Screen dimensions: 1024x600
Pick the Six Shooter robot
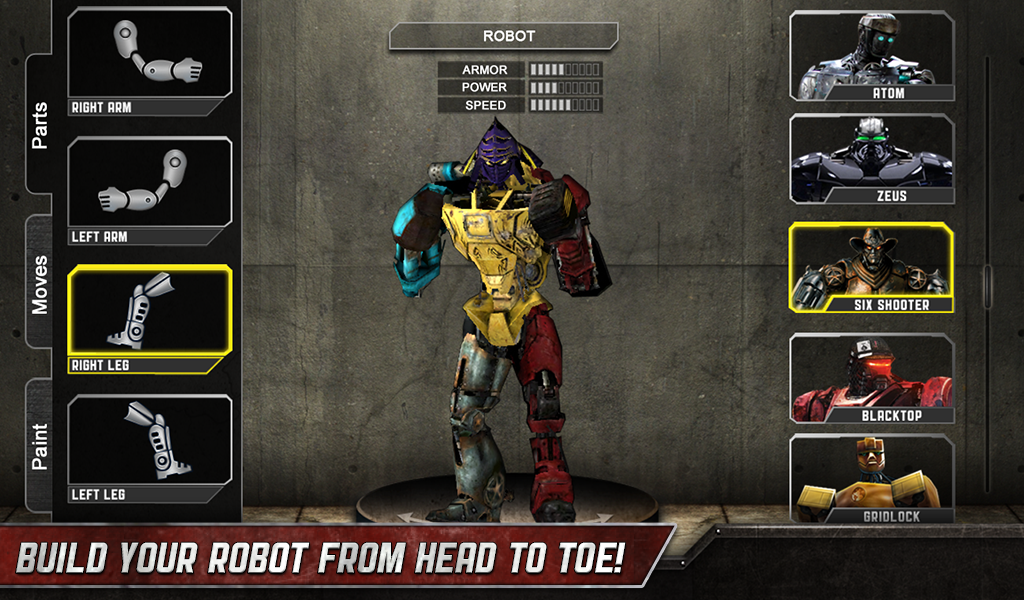coord(871,267)
